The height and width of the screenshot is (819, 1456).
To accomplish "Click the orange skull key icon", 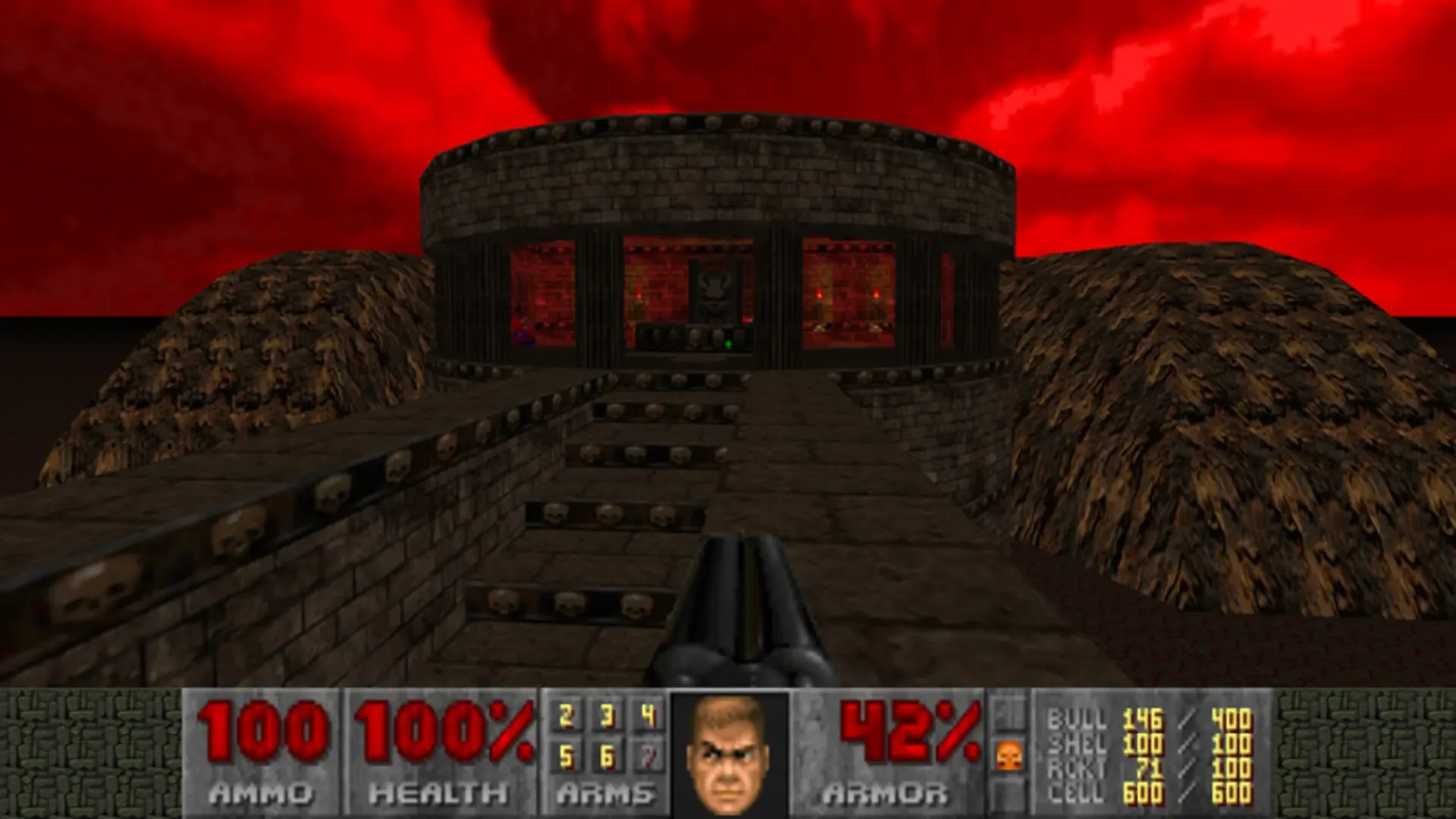I will pyautogui.click(x=1009, y=756).
